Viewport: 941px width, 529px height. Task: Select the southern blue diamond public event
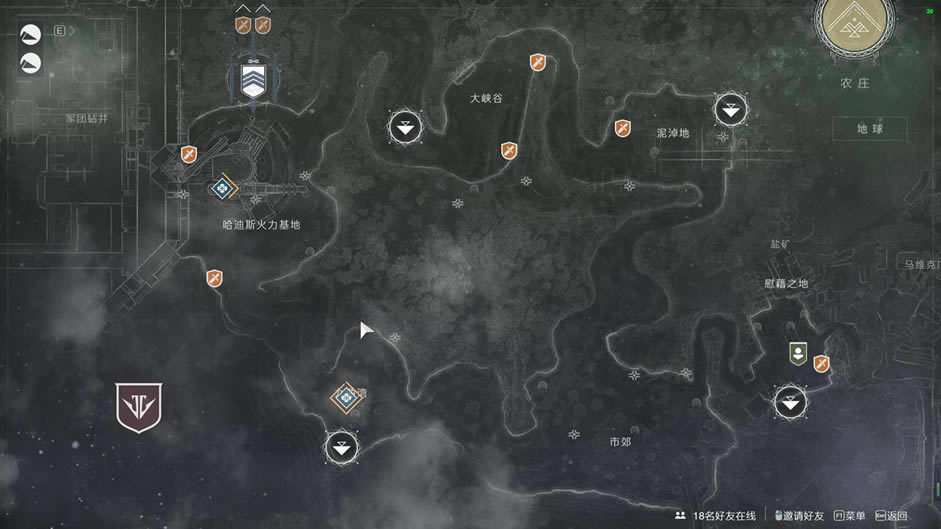pyautogui.click(x=346, y=397)
